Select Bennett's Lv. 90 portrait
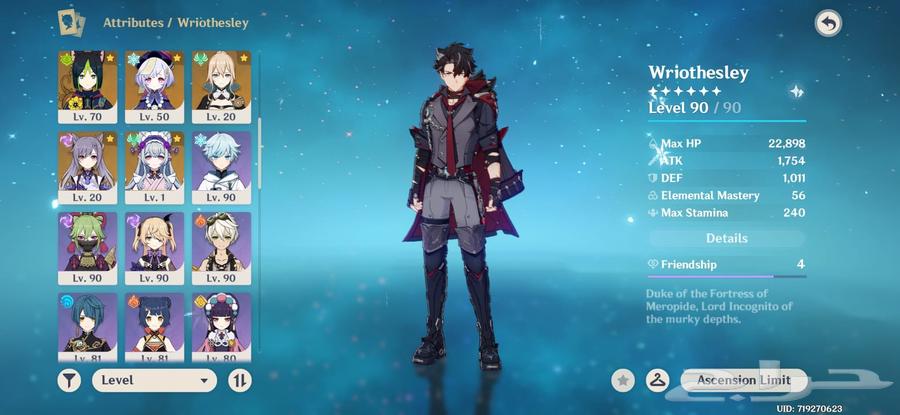The width and height of the screenshot is (900, 415). 222,247
